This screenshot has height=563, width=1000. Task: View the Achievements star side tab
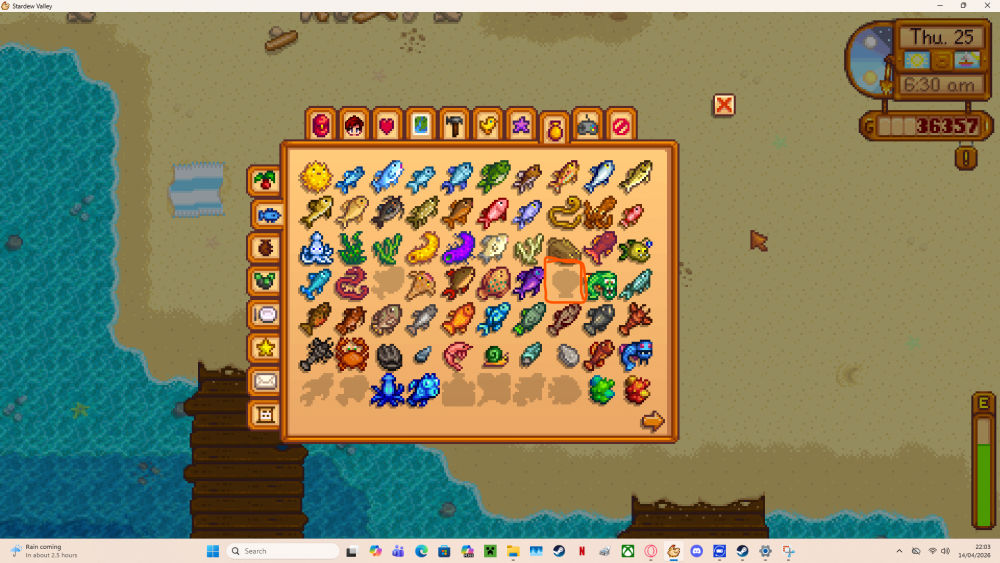tap(265, 347)
